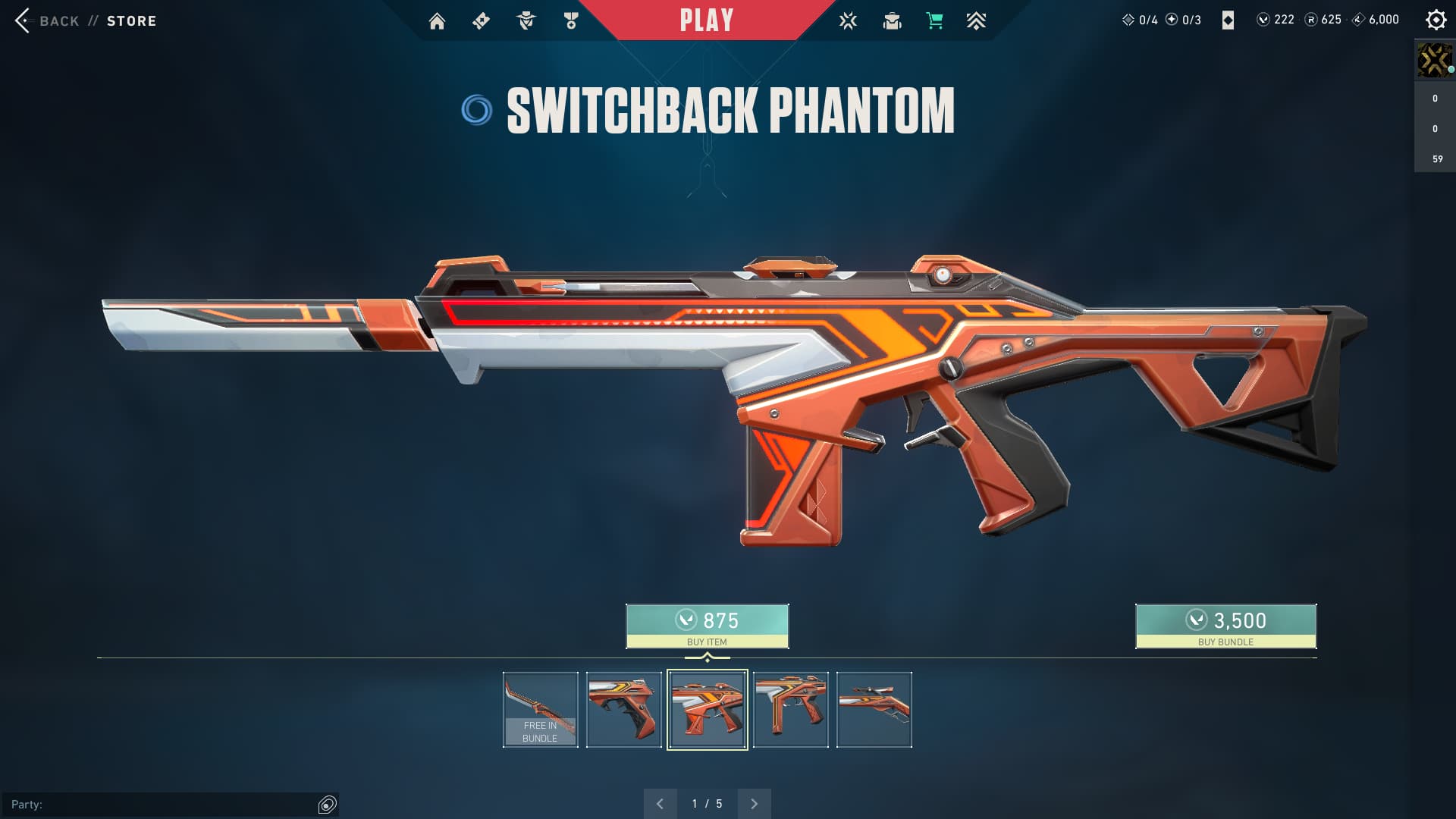Go back to the store
1456x819 pixels.
[84, 20]
